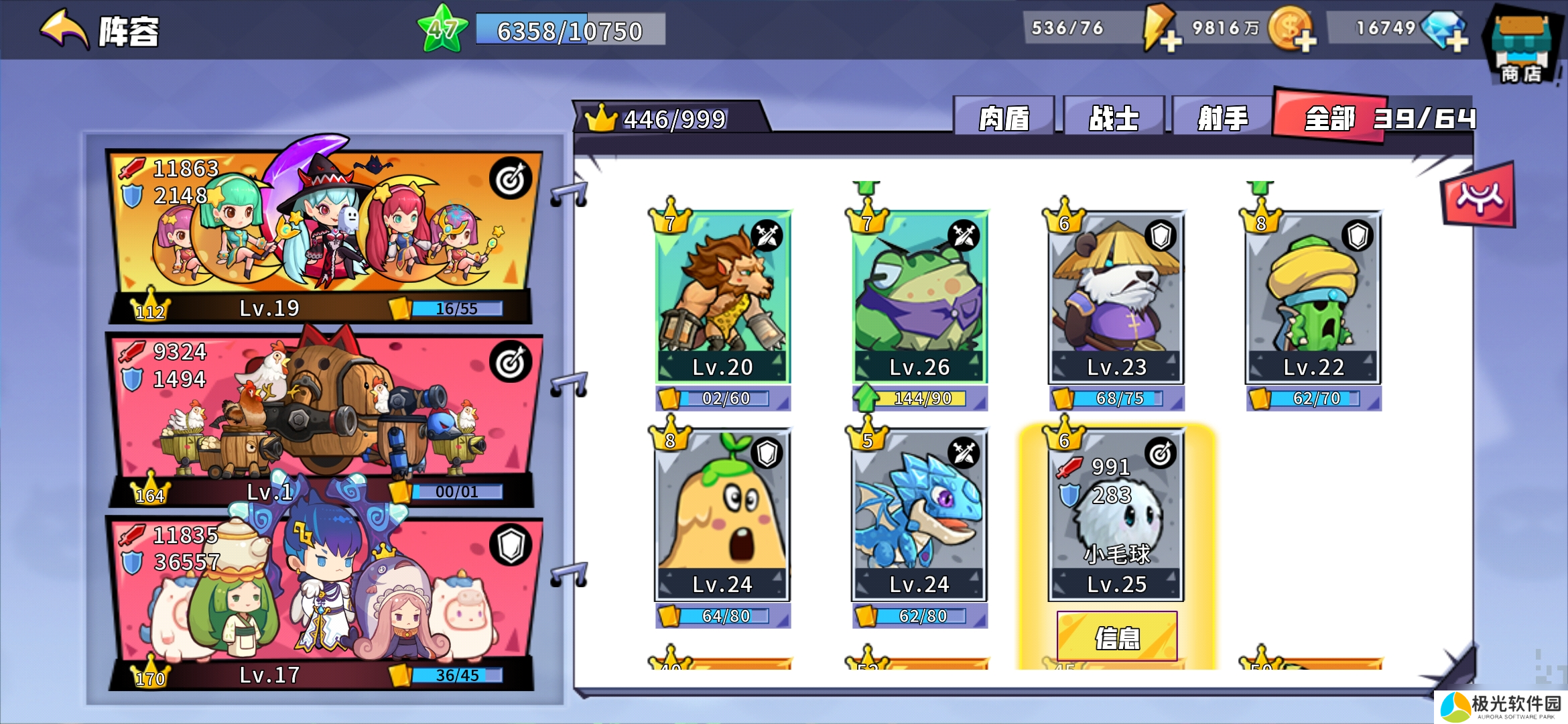Select the blue ice dragon card

point(919,514)
